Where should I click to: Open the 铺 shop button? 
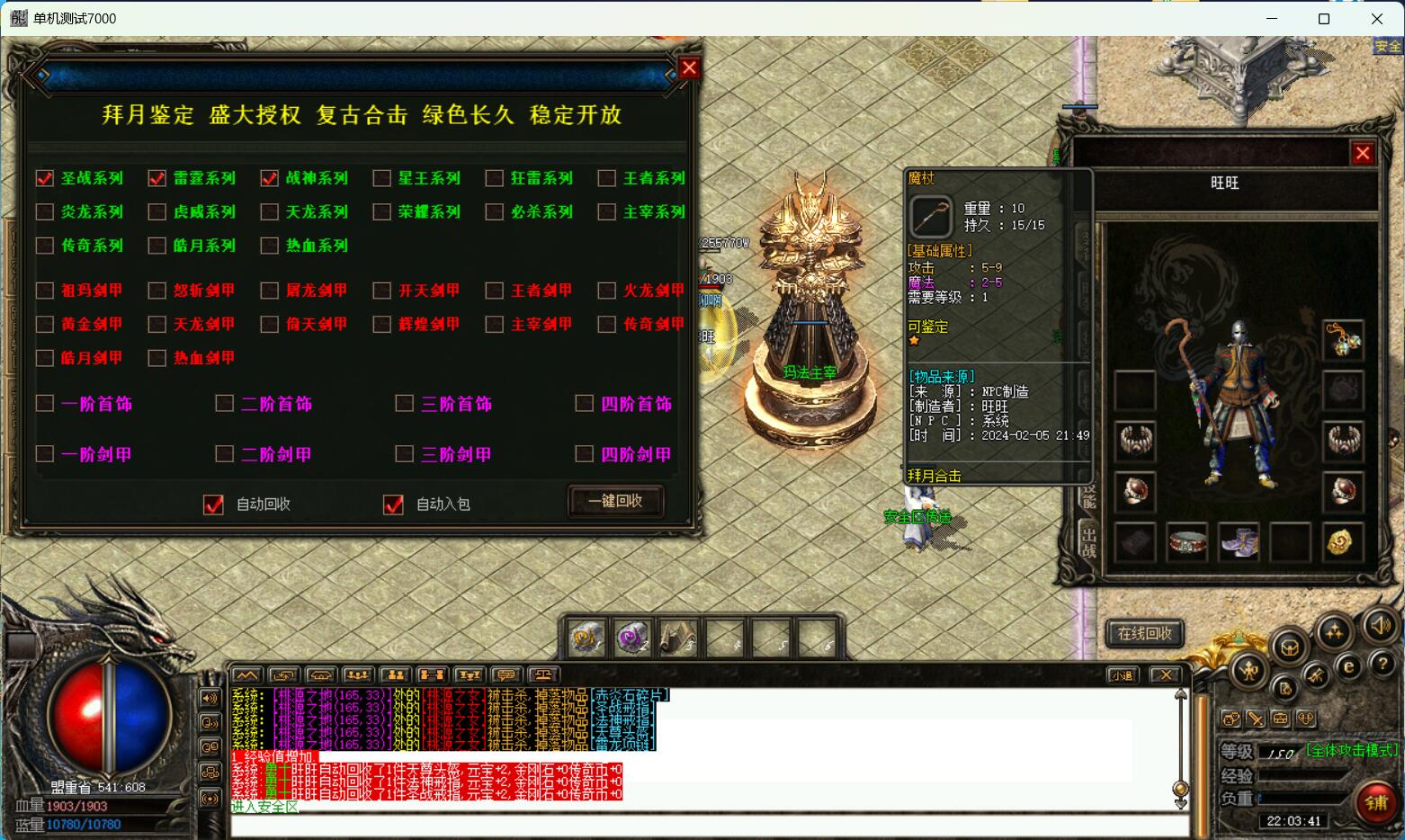[x=1376, y=803]
